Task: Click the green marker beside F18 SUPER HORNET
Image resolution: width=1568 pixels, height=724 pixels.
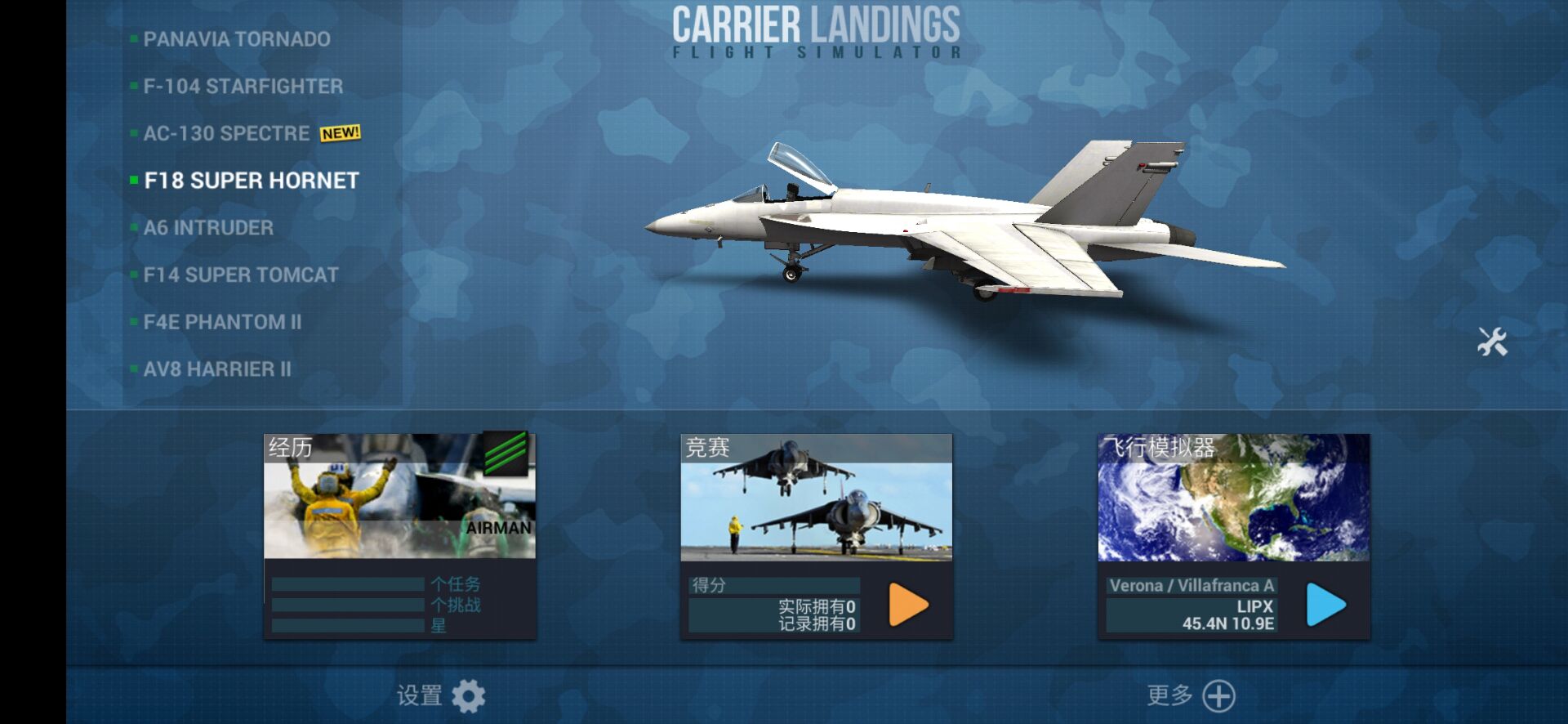Action: click(133, 179)
